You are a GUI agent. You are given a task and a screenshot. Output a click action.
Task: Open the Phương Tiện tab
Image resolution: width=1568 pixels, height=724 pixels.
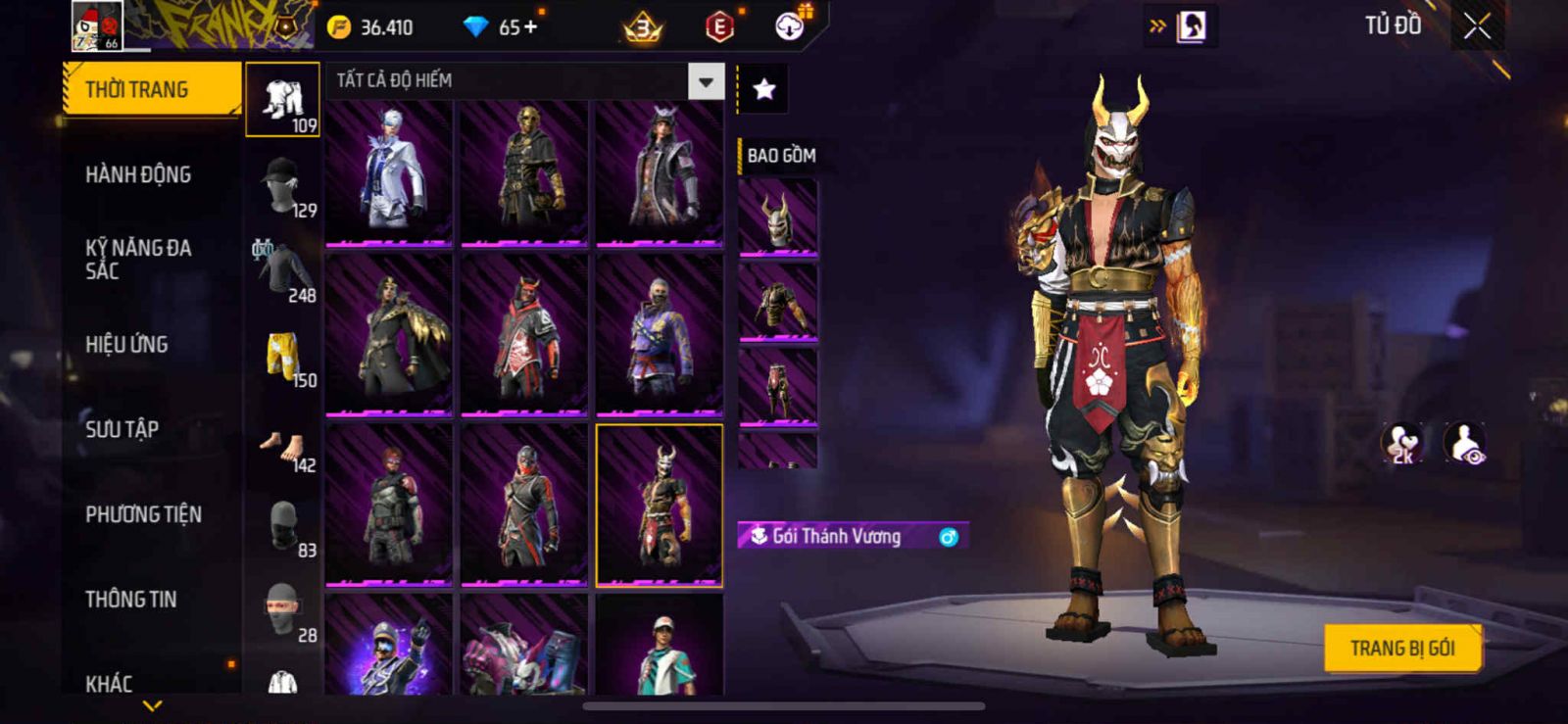tap(143, 514)
